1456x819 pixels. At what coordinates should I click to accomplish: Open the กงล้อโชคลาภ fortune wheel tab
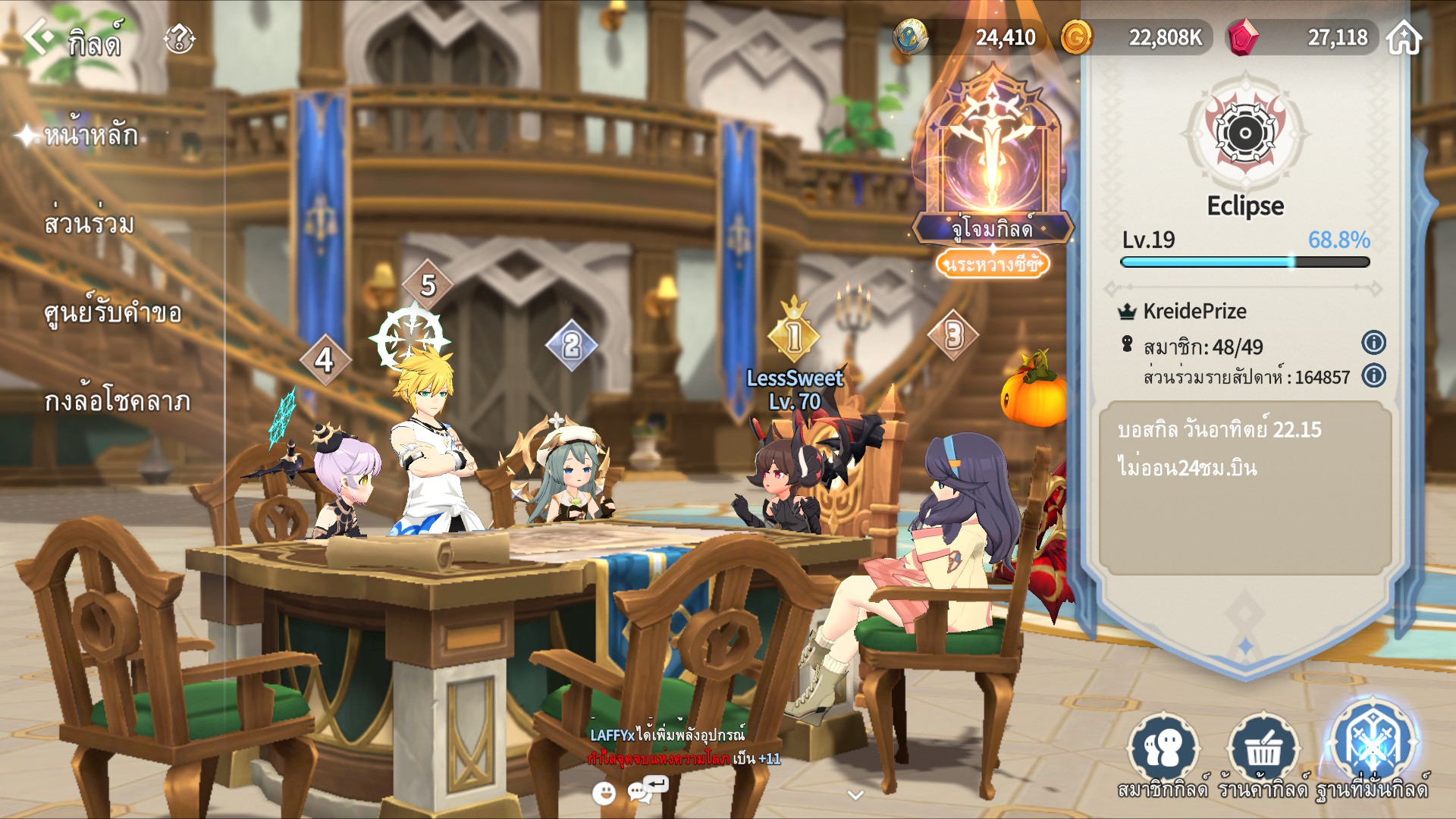coord(117,401)
